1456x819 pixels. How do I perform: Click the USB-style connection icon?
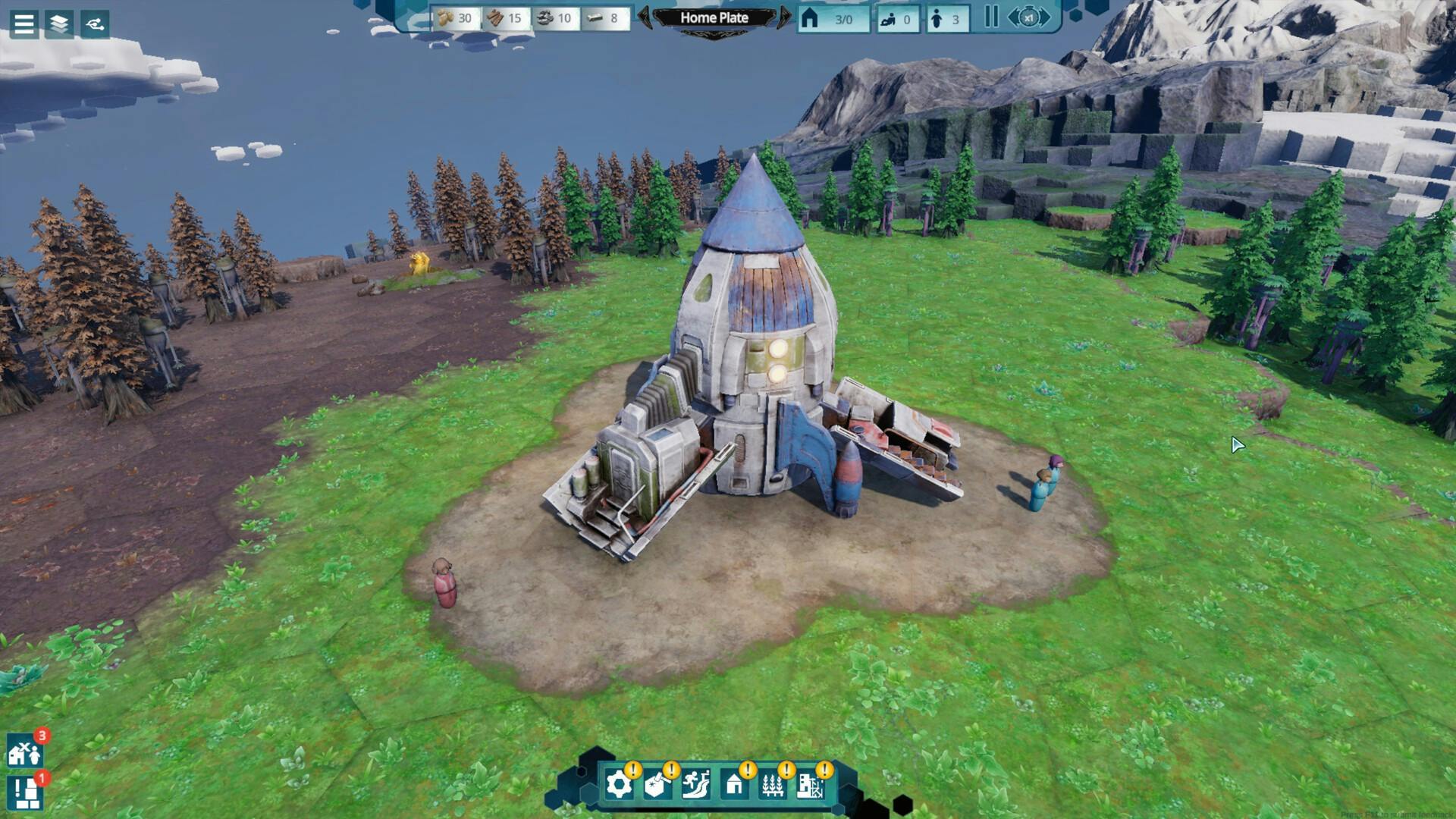pos(95,24)
